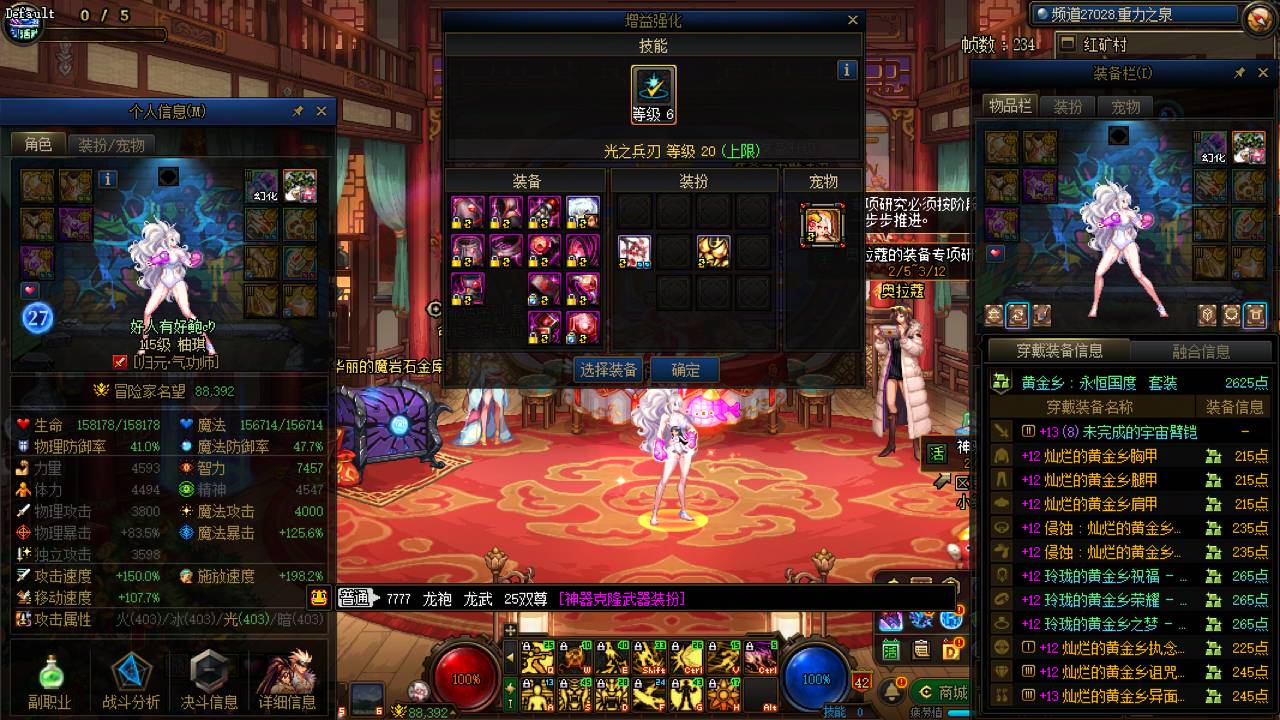Click the trash bin icon in 装备栏 panel
Viewport: 1280px width, 720px height.
(1255, 315)
